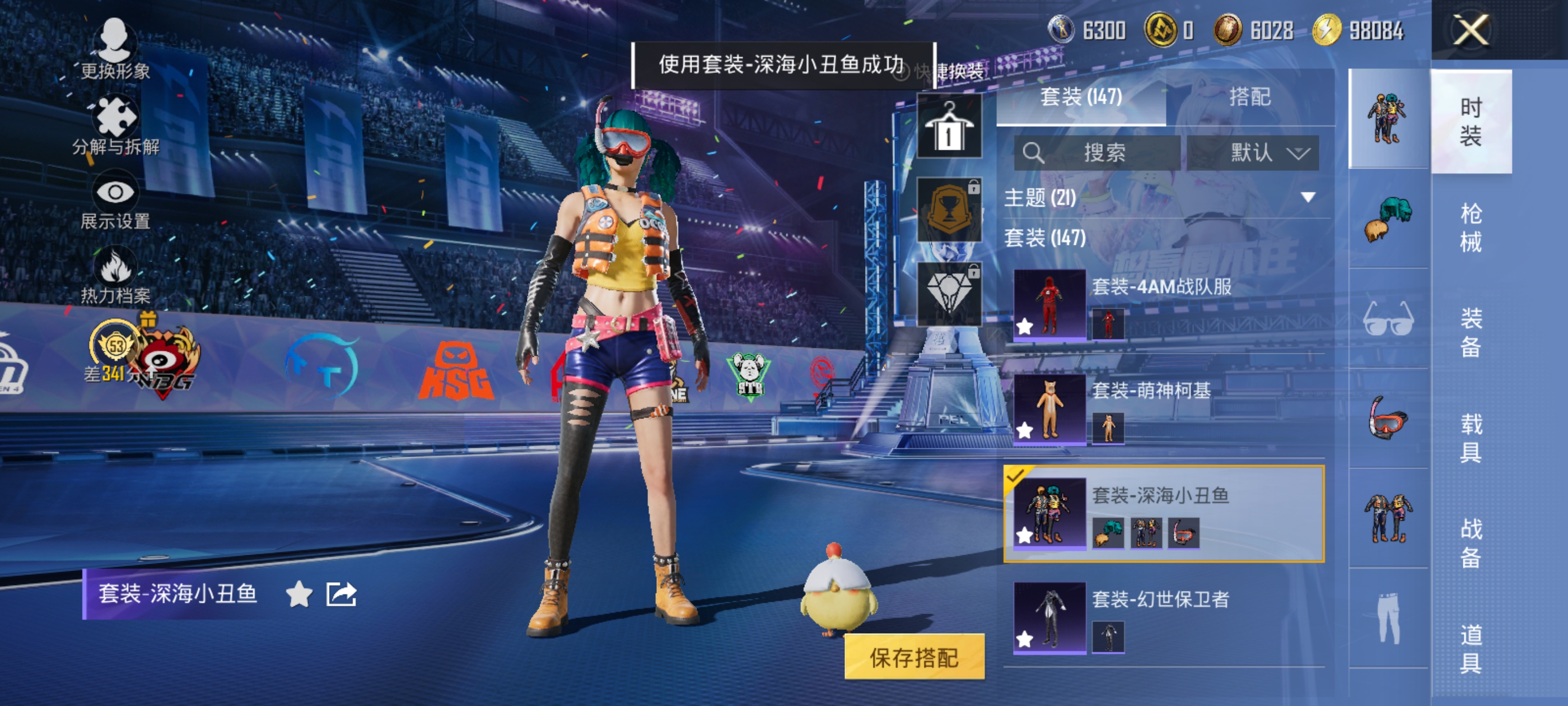Switch to the 搭配 tab
The width and height of the screenshot is (1568, 706).
coord(1250,97)
